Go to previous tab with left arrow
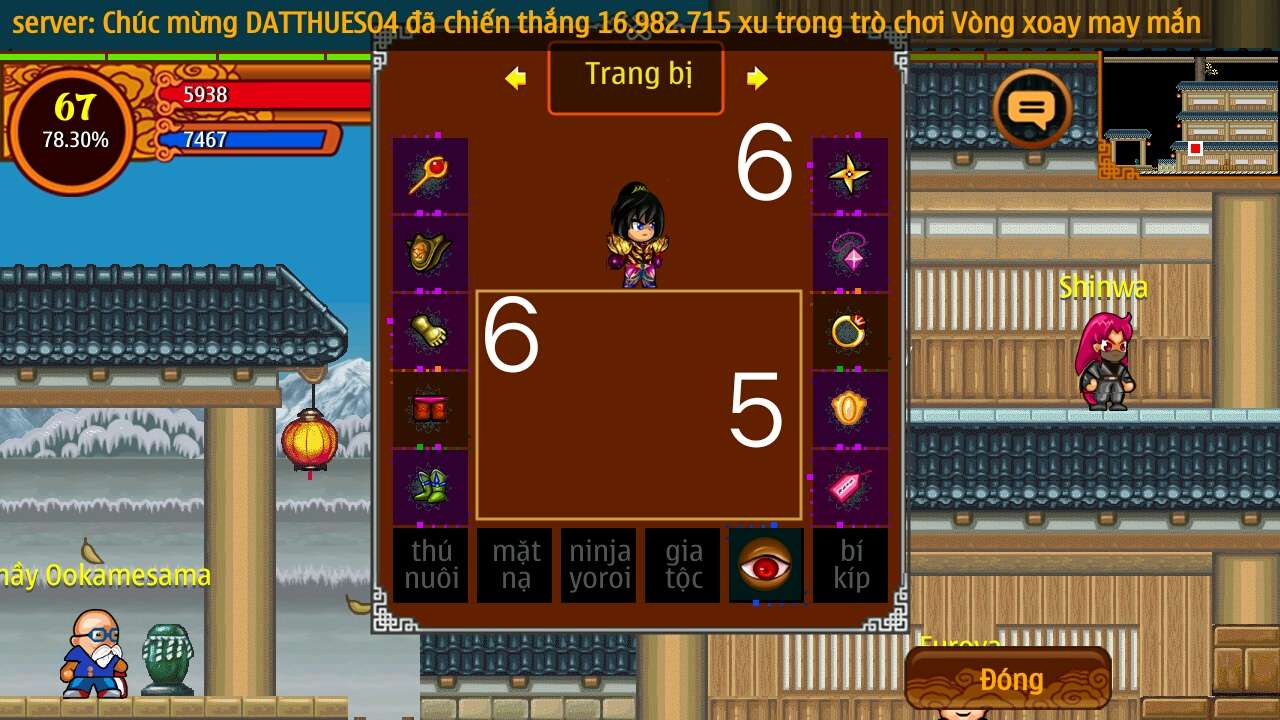 [516, 78]
